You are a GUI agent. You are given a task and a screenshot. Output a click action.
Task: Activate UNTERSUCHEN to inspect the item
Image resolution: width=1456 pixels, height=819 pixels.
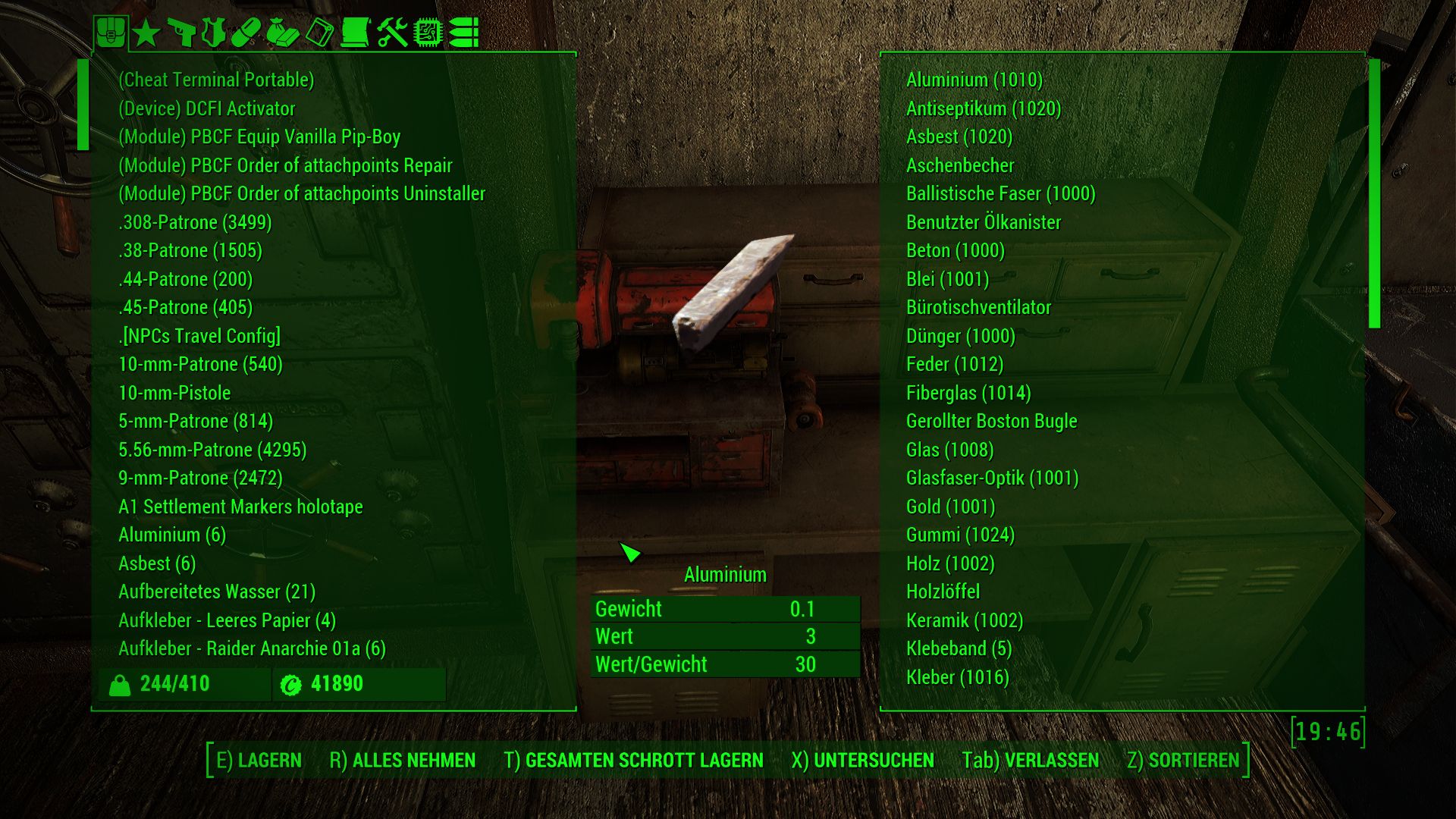(863, 760)
